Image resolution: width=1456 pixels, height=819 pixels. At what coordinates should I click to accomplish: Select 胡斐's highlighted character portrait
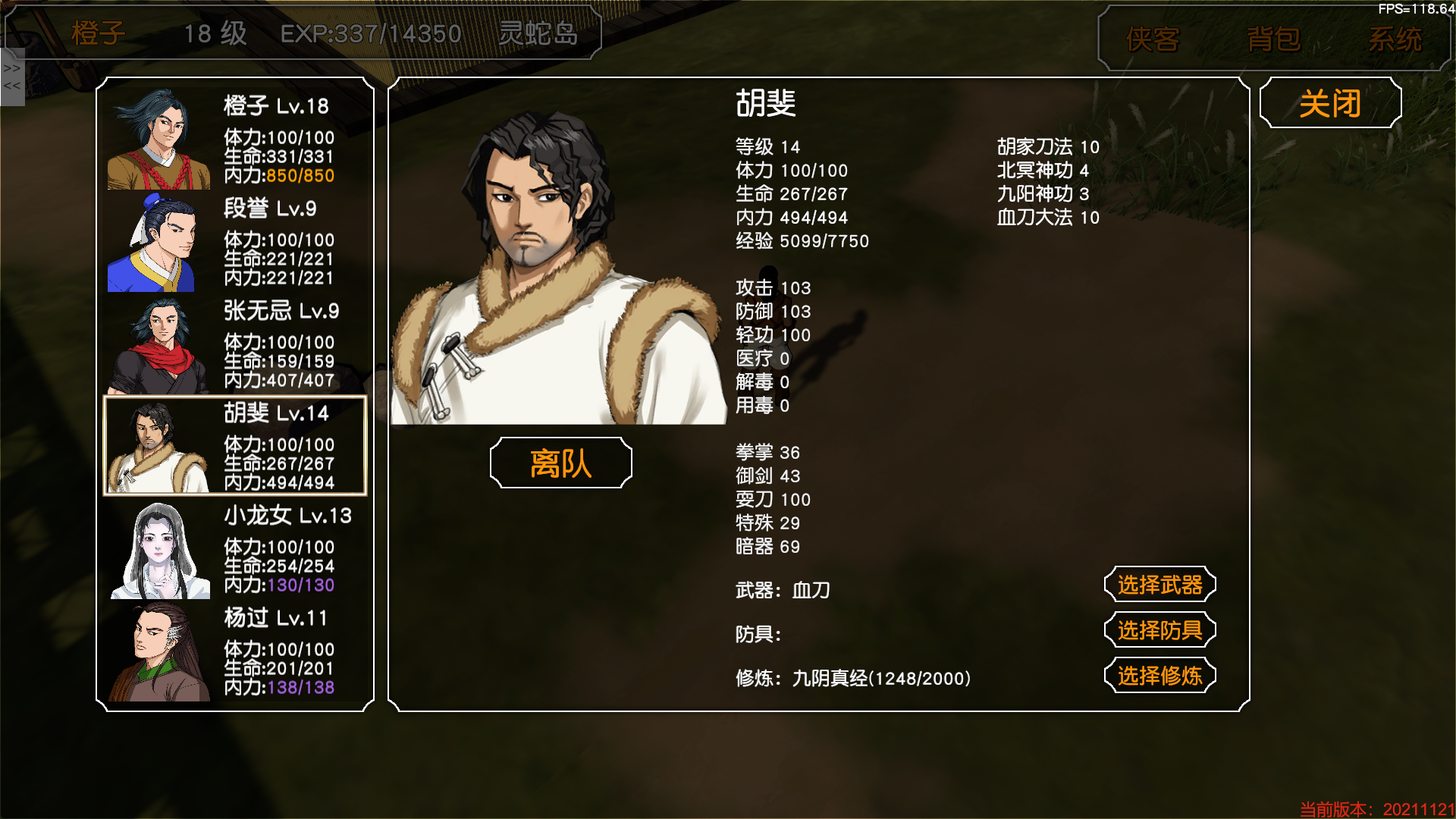coord(160,446)
